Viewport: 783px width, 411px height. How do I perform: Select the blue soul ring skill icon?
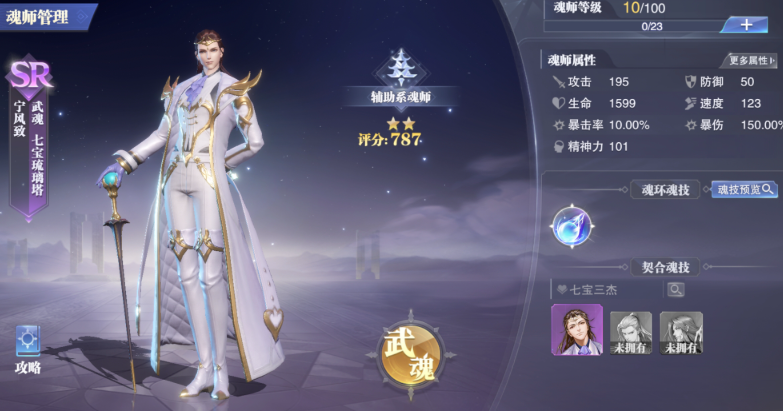click(x=572, y=226)
